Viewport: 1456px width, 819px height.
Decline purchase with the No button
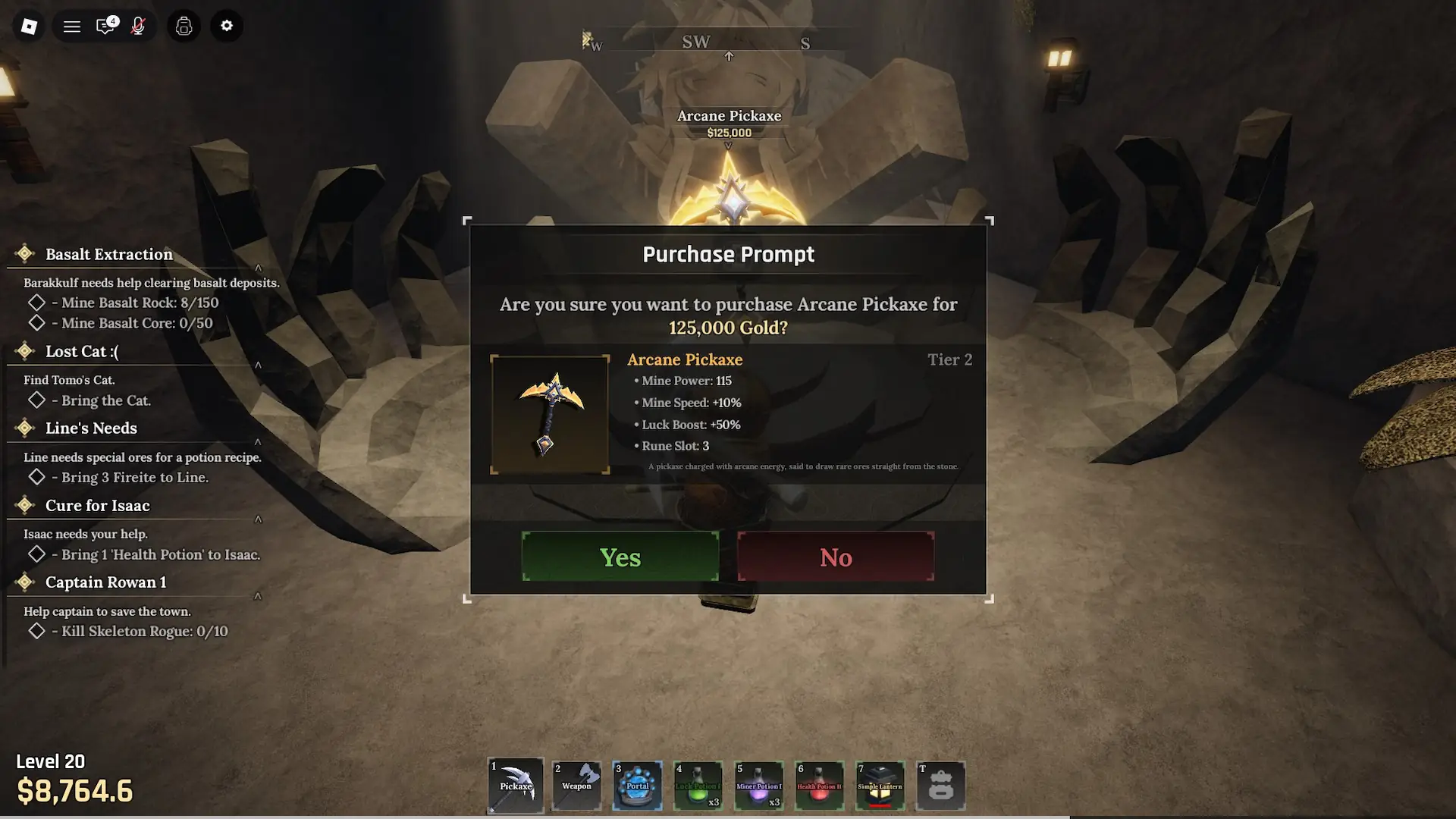coord(835,557)
